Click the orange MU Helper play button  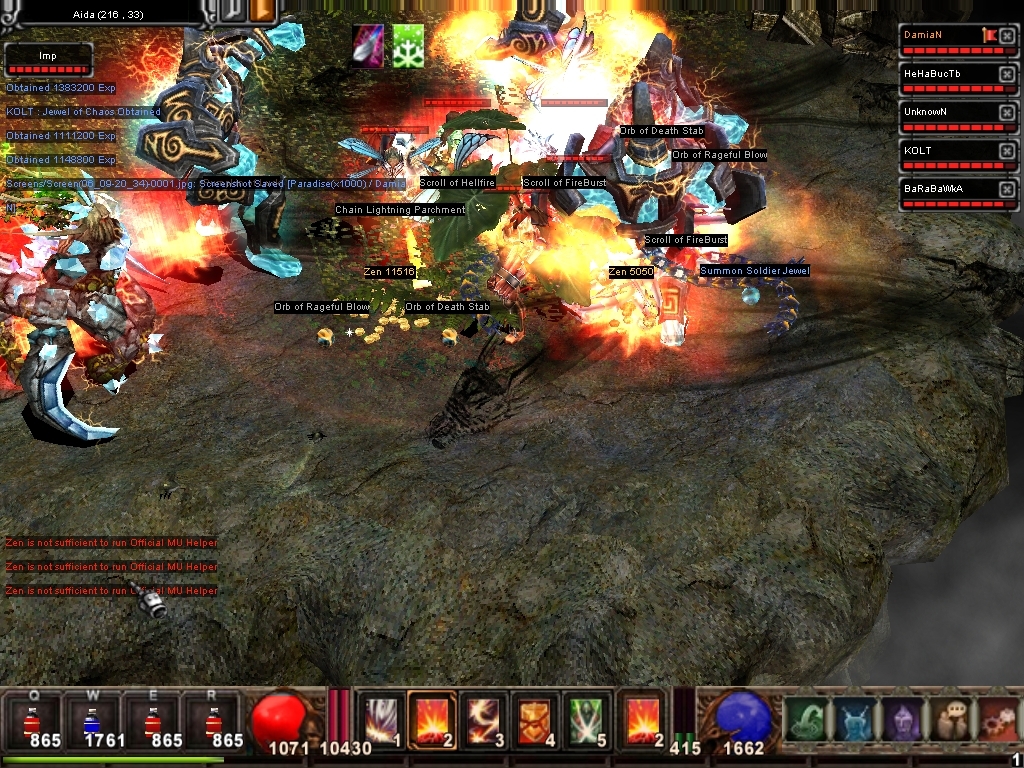coord(265,10)
